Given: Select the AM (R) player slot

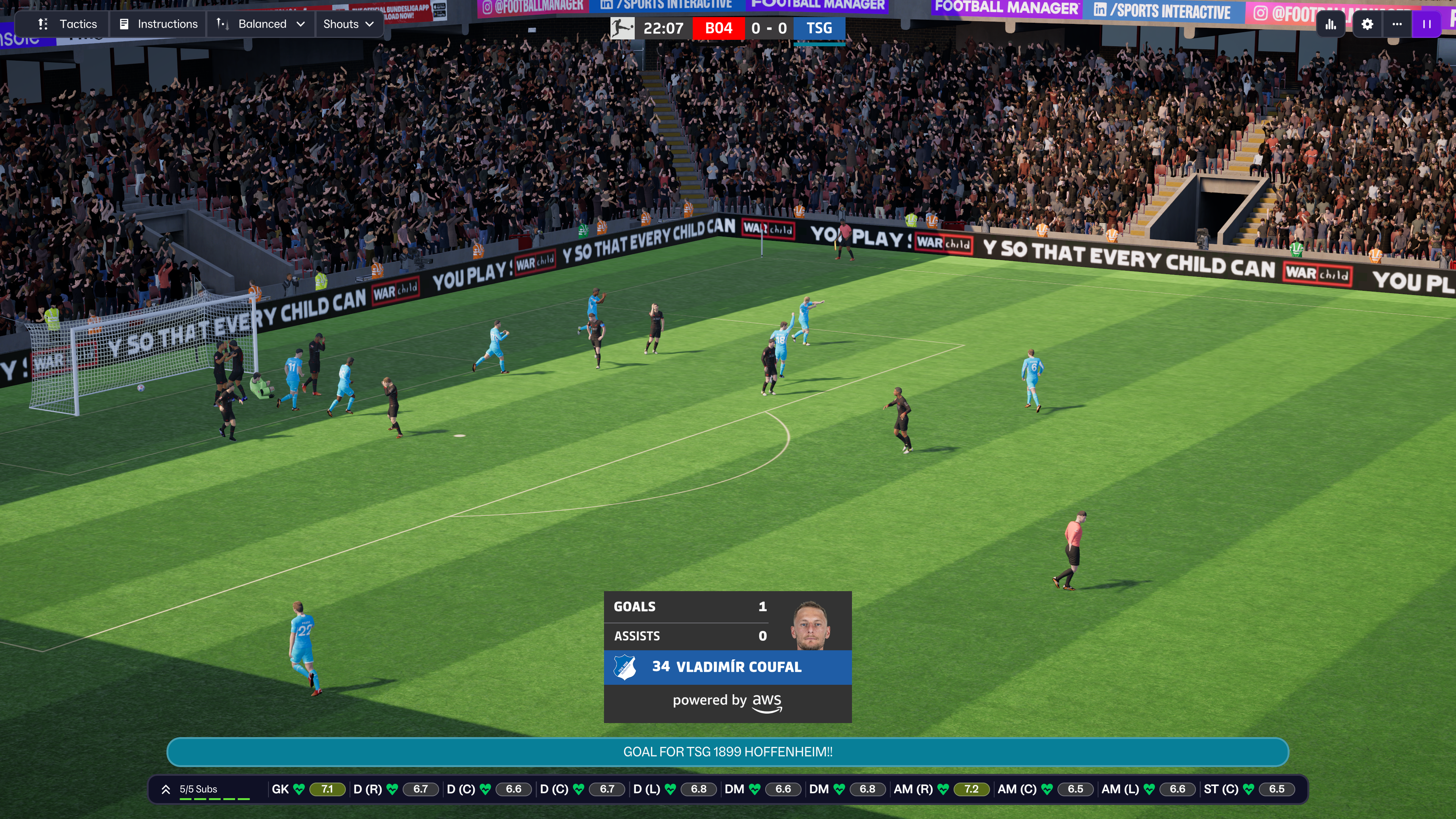Looking at the screenshot, I should click(x=940, y=789).
